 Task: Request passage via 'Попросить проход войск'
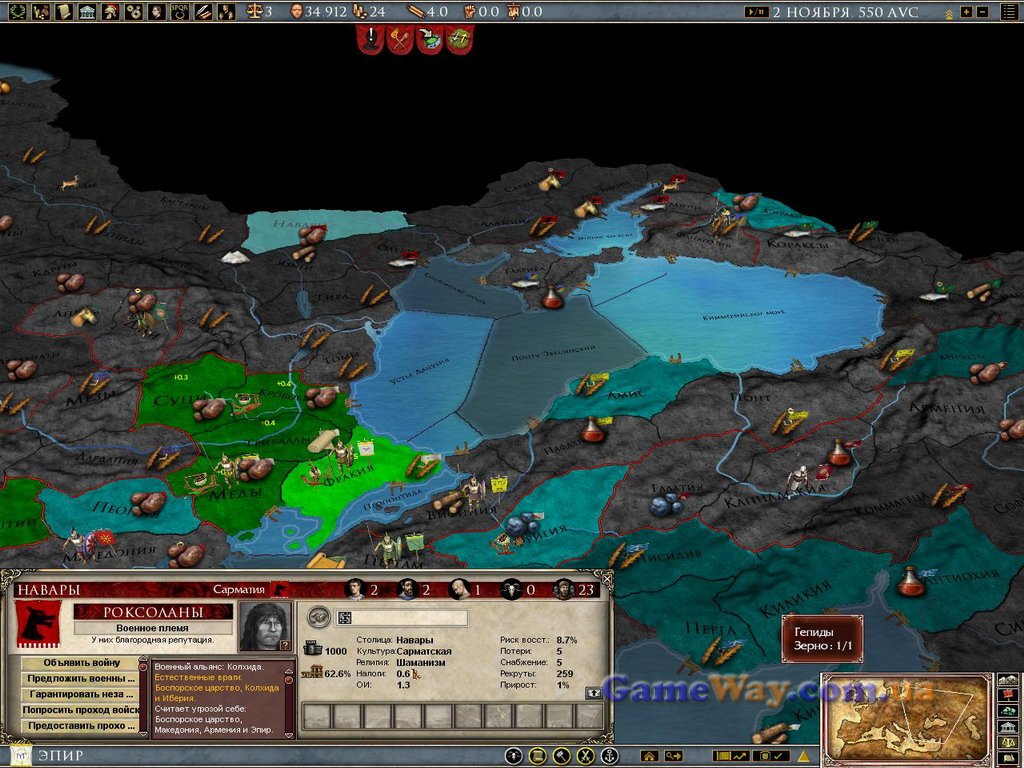coord(81,710)
